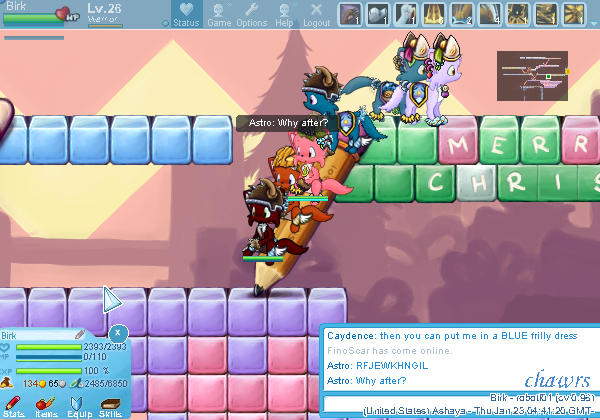
Task: Open the Options menu
Action: [251, 15]
